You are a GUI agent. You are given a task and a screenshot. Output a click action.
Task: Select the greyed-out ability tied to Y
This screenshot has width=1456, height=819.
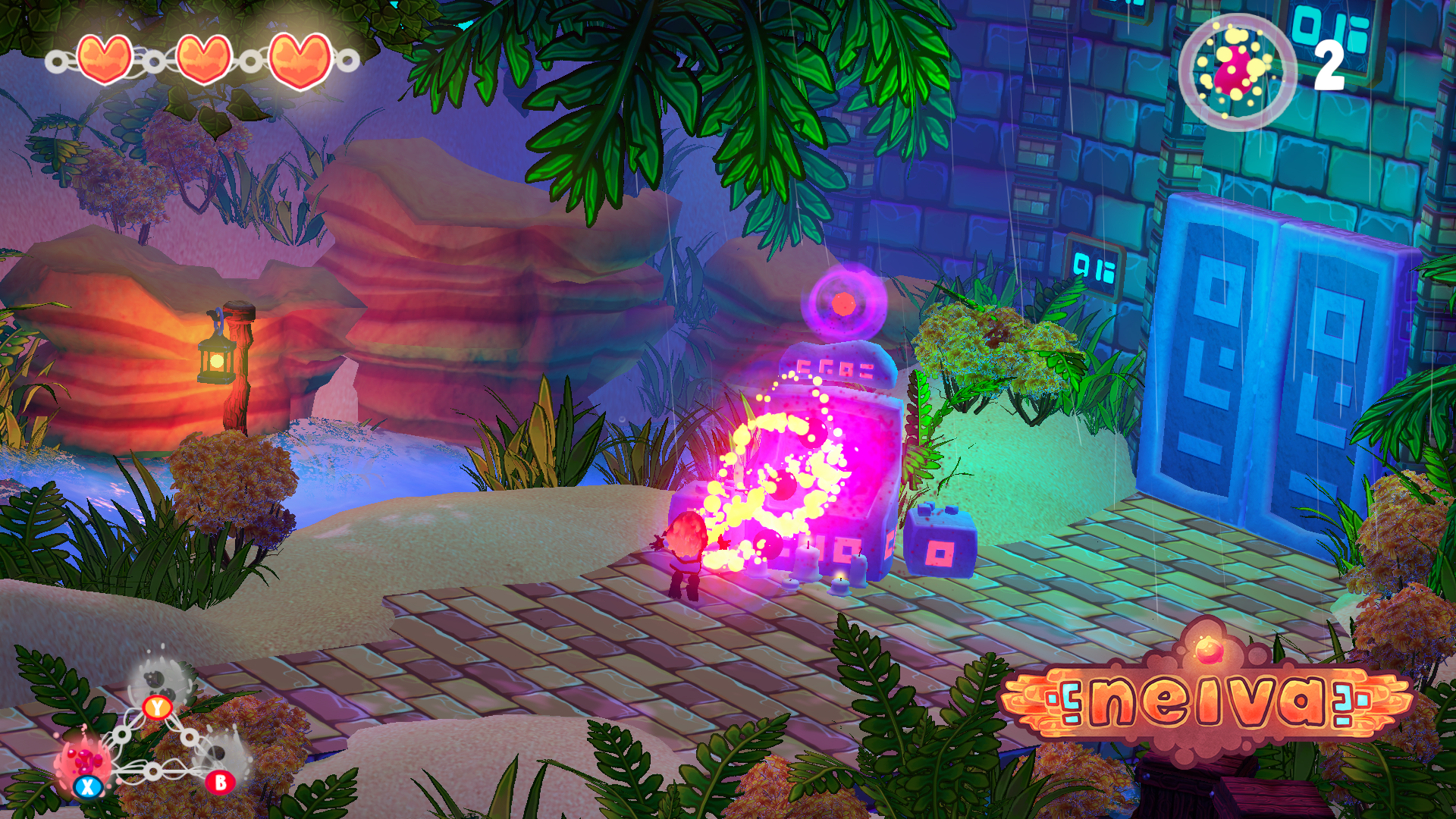[162, 680]
